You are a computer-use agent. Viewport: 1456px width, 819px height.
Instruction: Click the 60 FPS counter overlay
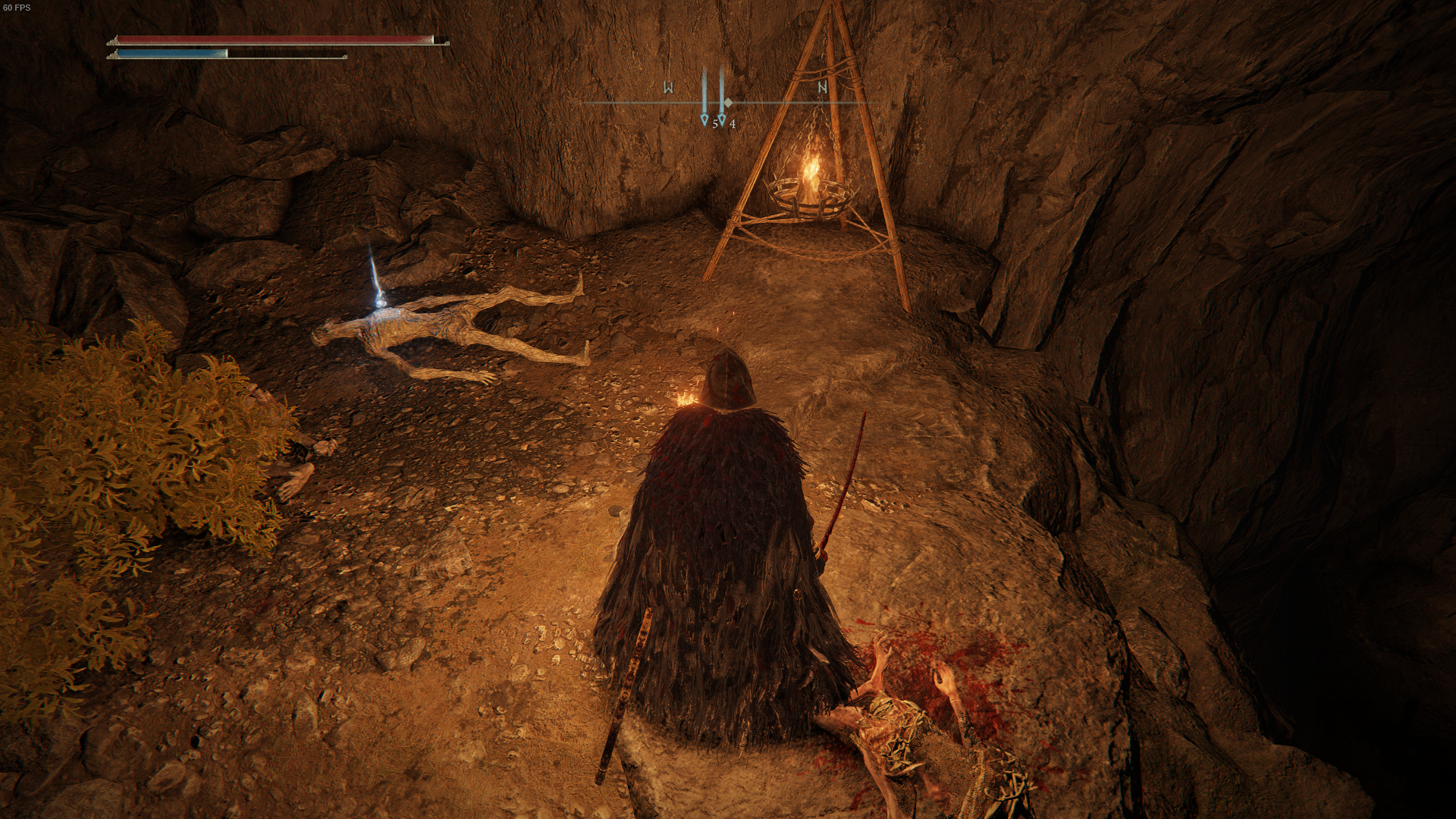click(17, 7)
